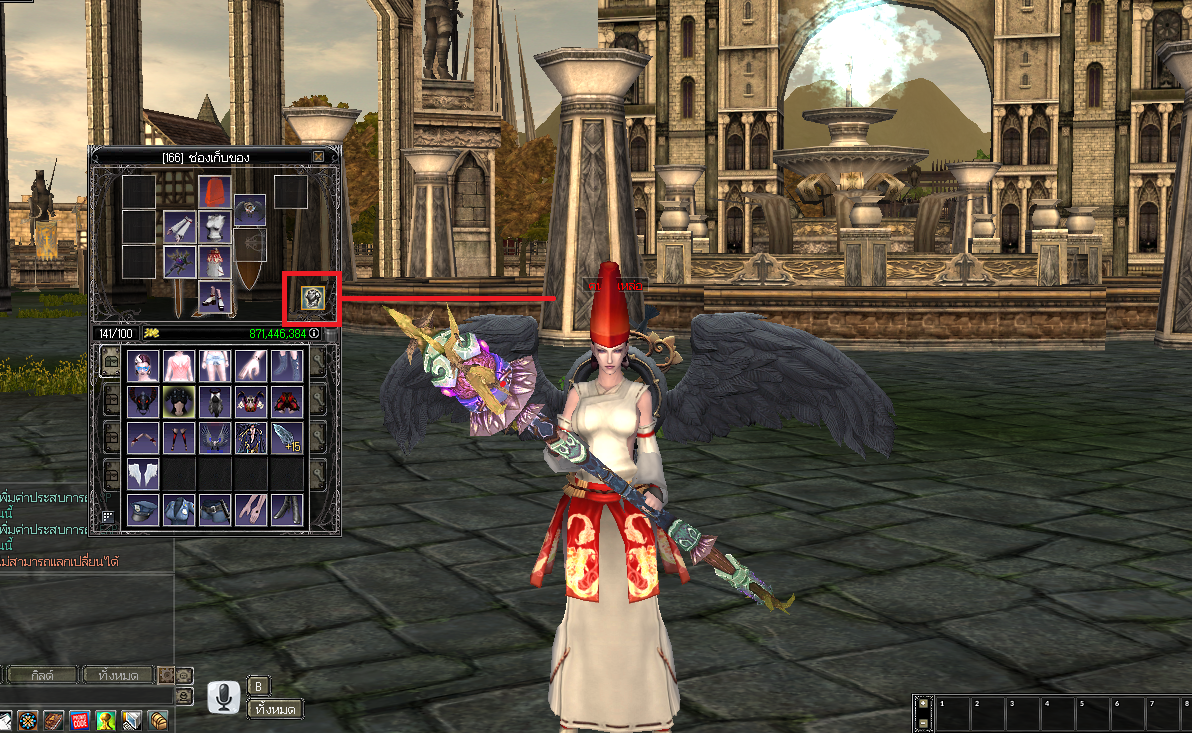Close the inventory window
This screenshot has width=1192, height=733.
tap(318, 157)
